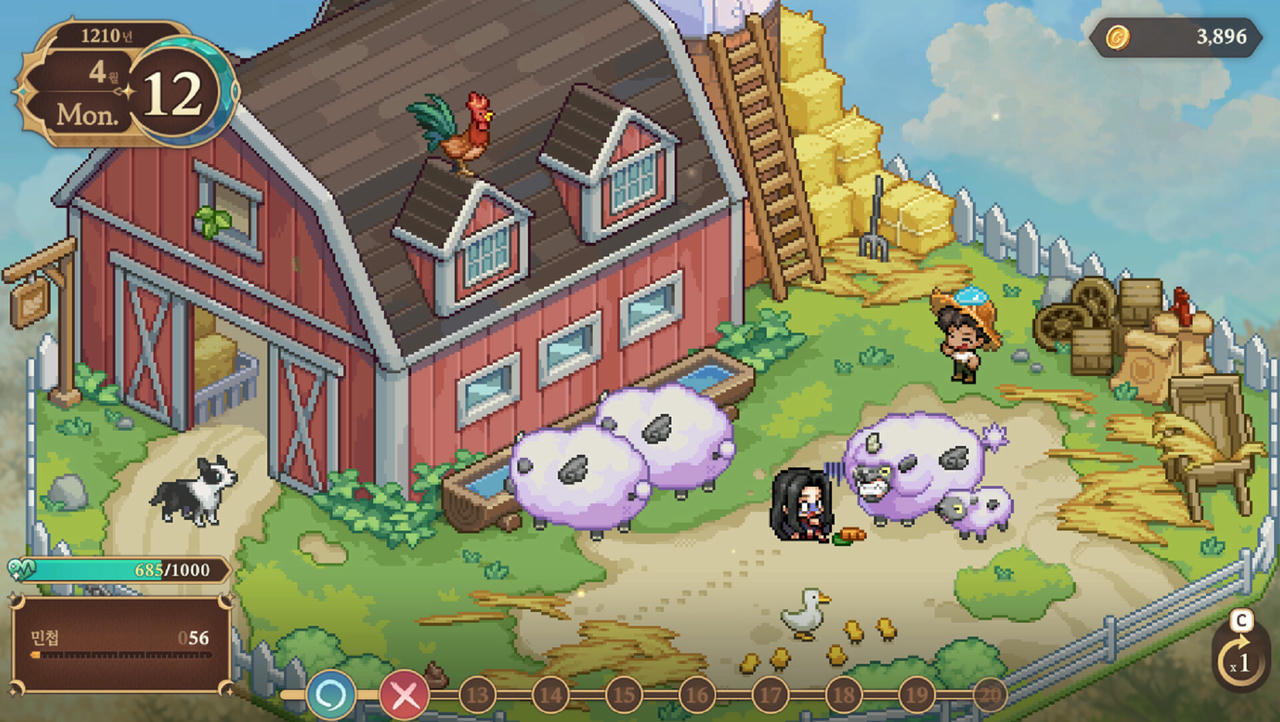This screenshot has width=1280, height=722.
Task: Select the red X timeline node
Action: [x=404, y=694]
